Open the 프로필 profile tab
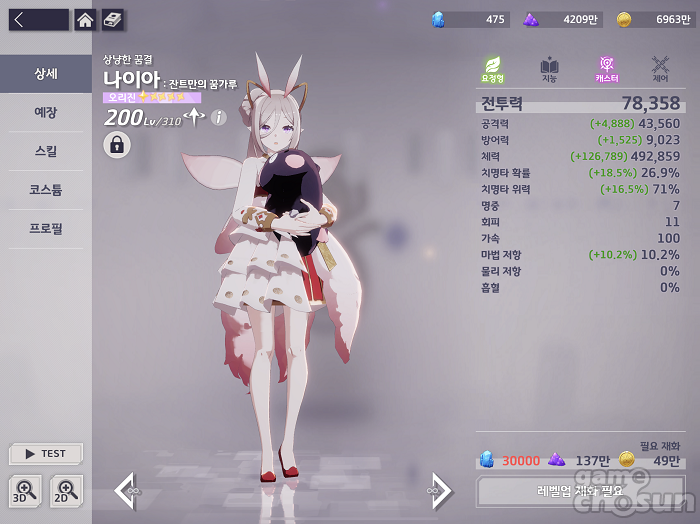Screen dimensions: 700x524 point(46,229)
